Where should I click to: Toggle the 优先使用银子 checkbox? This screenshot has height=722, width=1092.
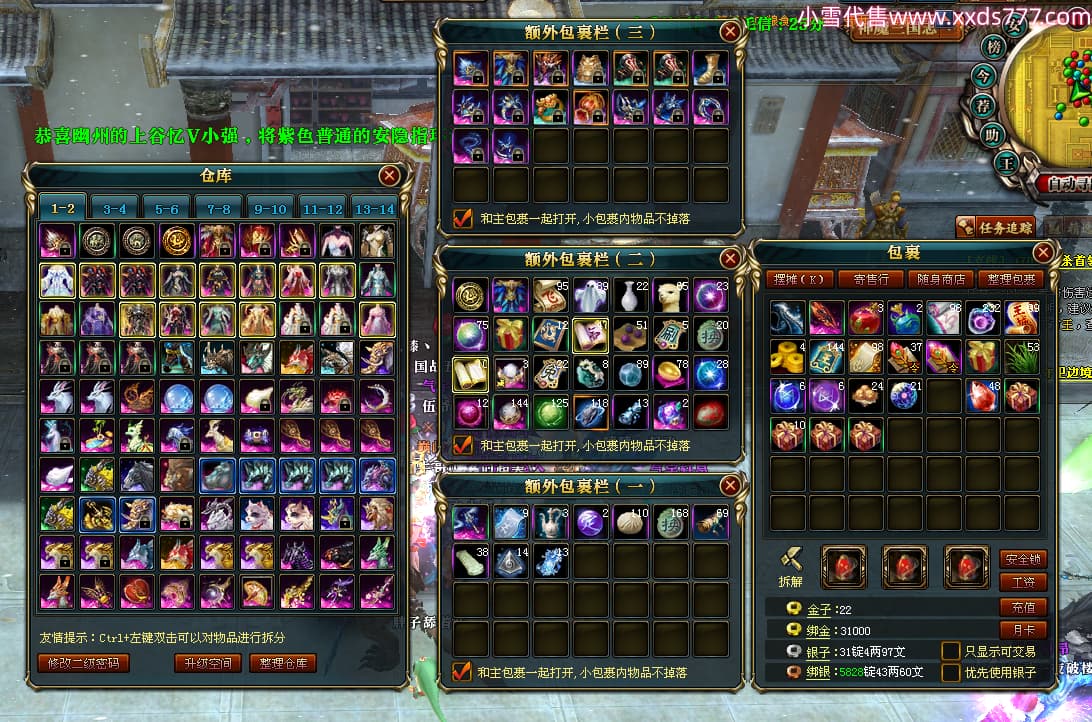[x=950, y=672]
